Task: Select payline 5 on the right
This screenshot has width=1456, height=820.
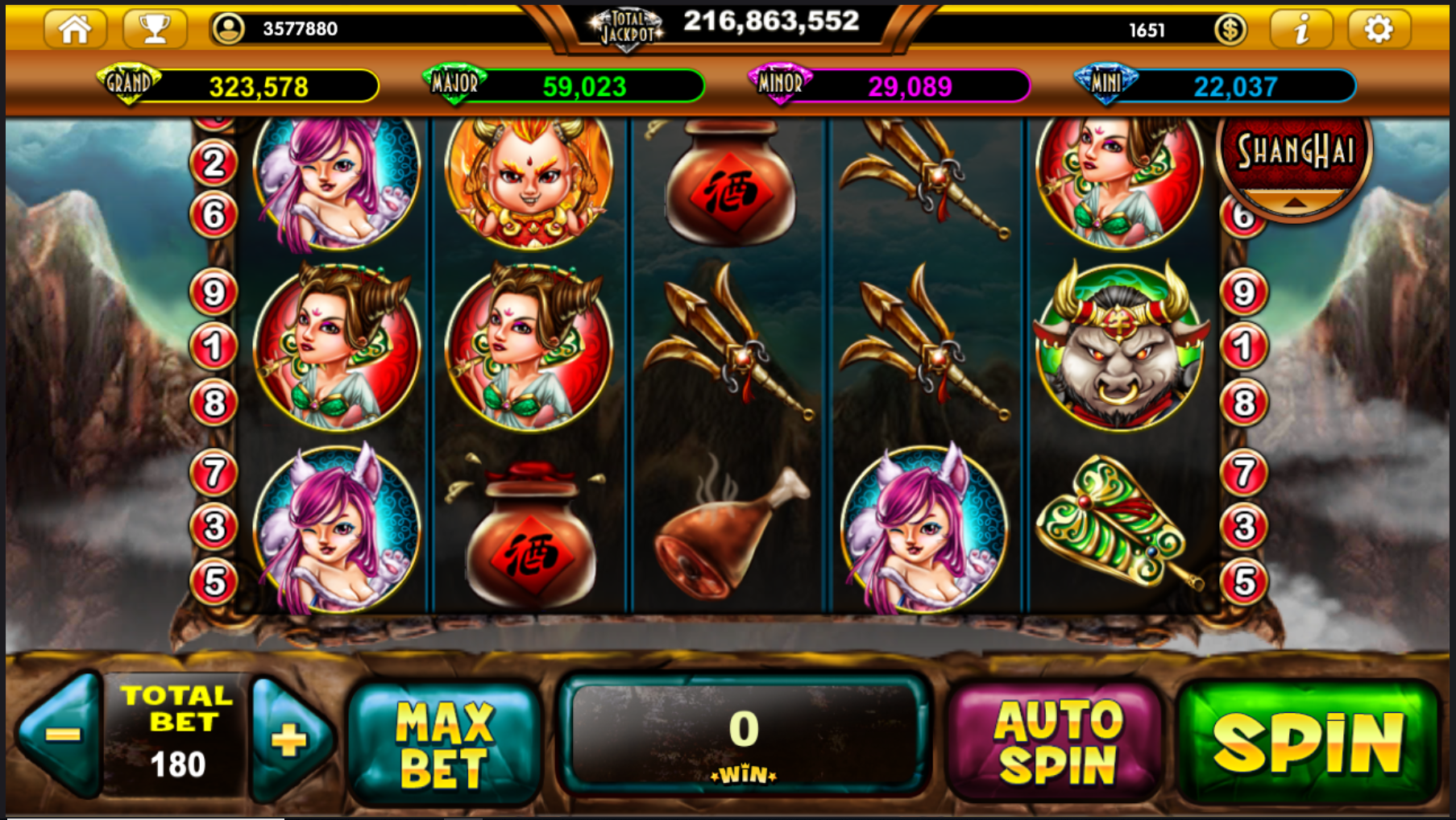Action: click(1244, 582)
